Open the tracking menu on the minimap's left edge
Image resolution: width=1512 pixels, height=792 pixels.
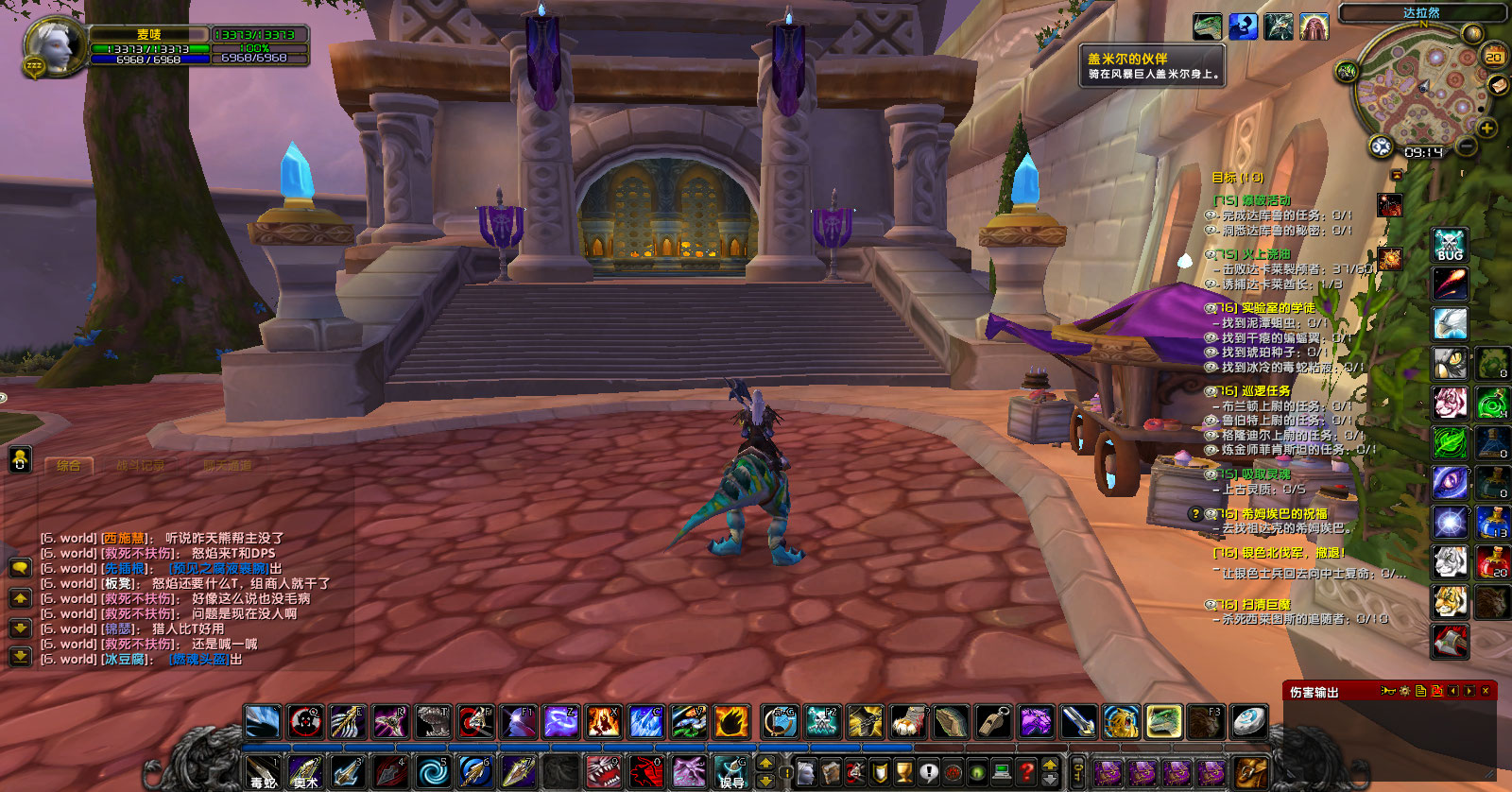pyautogui.click(x=1381, y=146)
